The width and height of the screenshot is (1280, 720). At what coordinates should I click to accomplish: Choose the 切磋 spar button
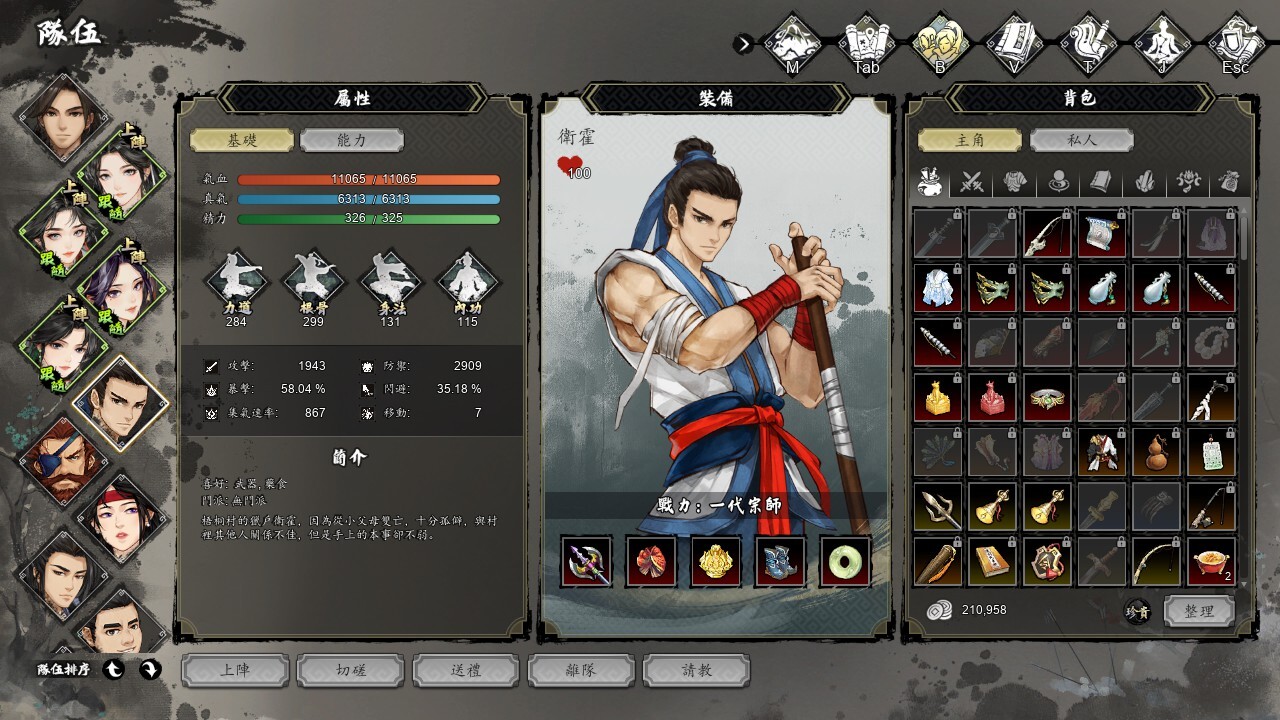pyautogui.click(x=350, y=670)
